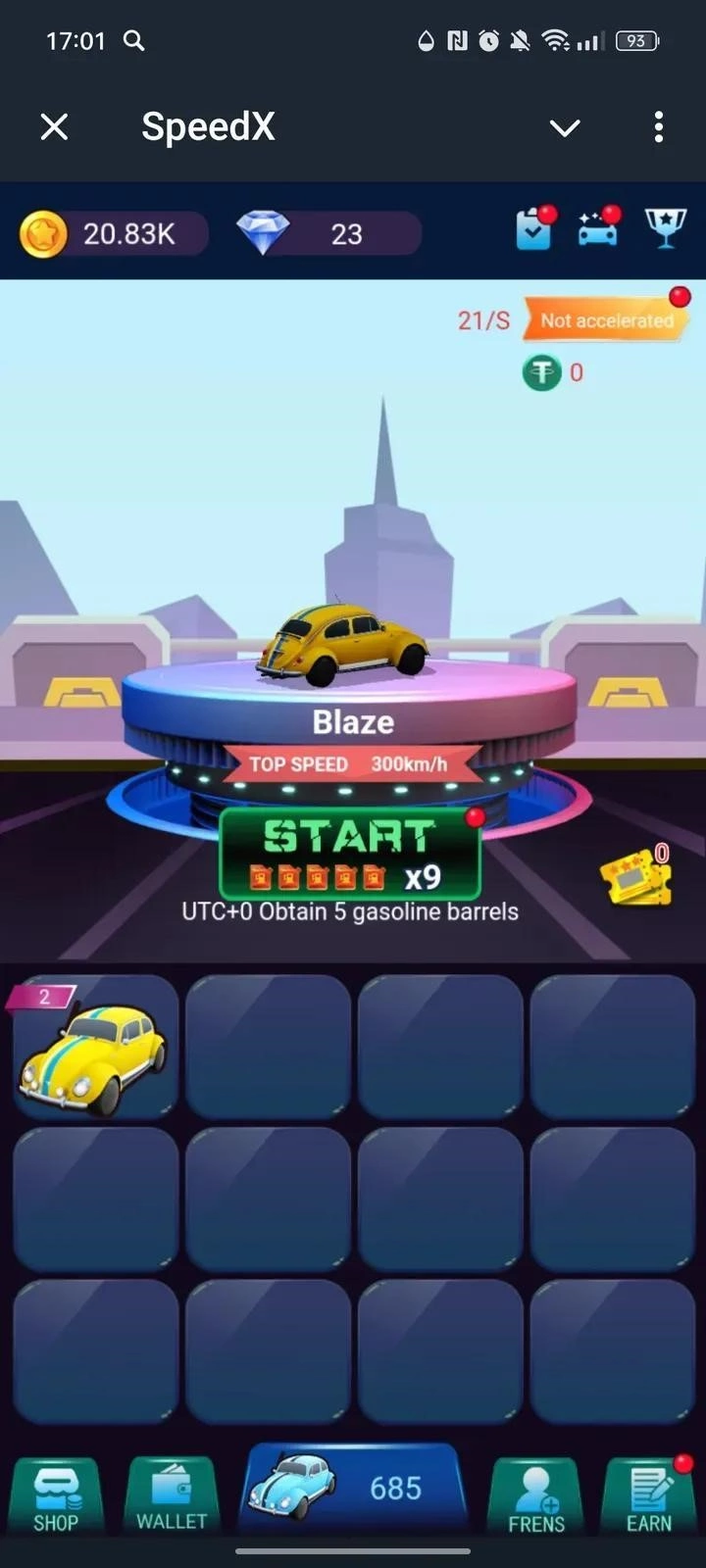Image resolution: width=706 pixels, height=1568 pixels.
Task: Open the daily check-in calendar icon
Action: click(x=534, y=230)
